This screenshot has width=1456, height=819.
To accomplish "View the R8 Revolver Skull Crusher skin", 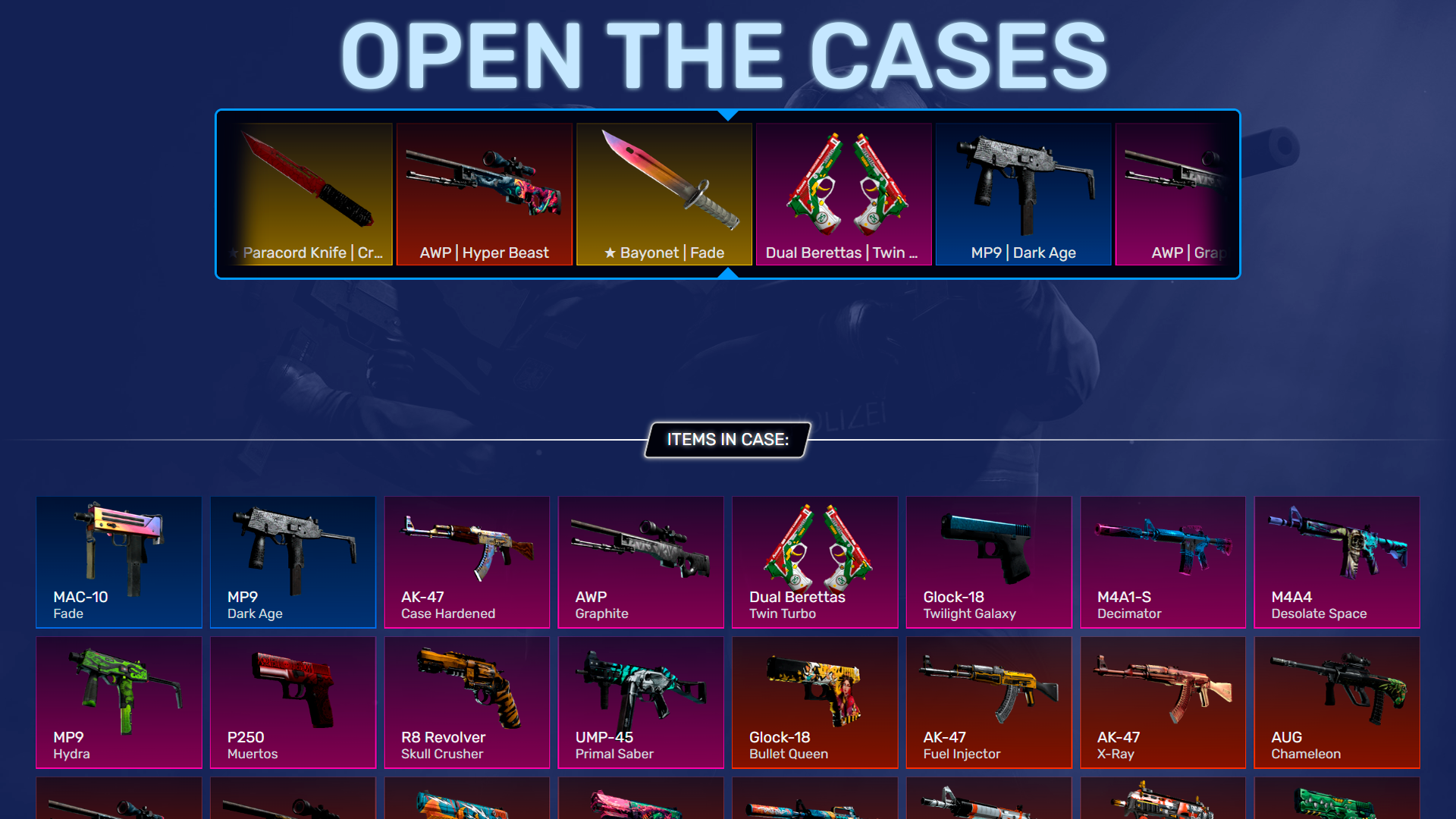I will pyautogui.click(x=466, y=701).
